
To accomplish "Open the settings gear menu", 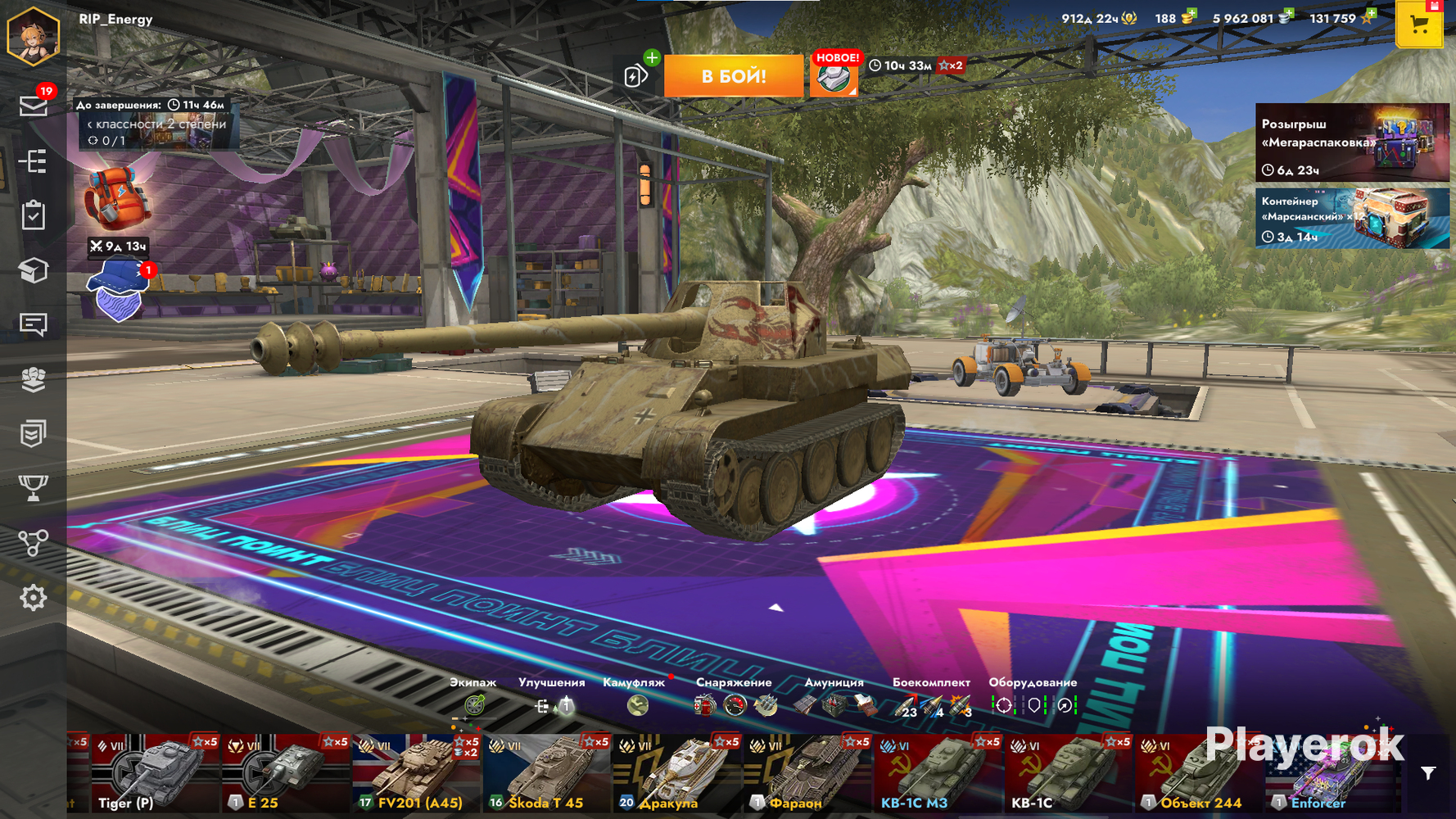I will coord(33,598).
